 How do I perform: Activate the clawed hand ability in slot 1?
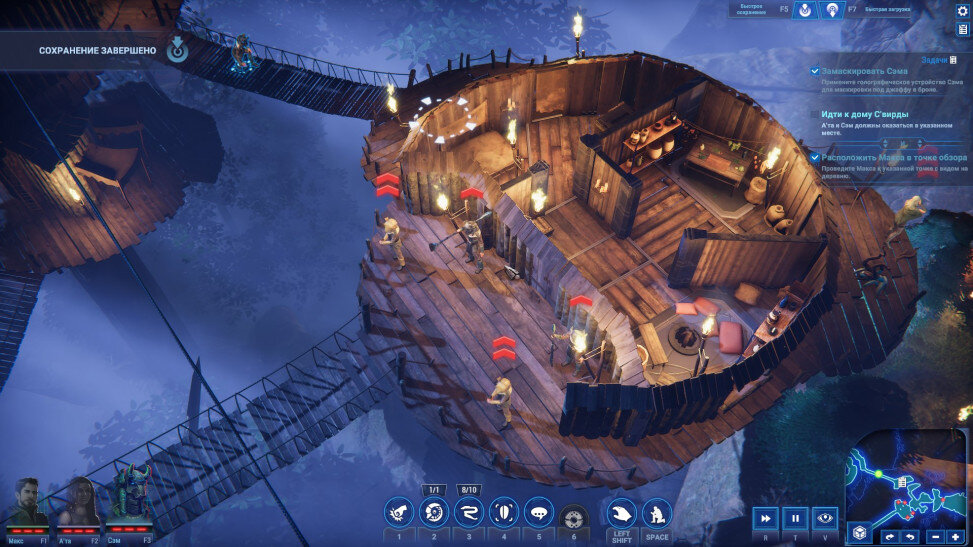pyautogui.click(x=399, y=513)
